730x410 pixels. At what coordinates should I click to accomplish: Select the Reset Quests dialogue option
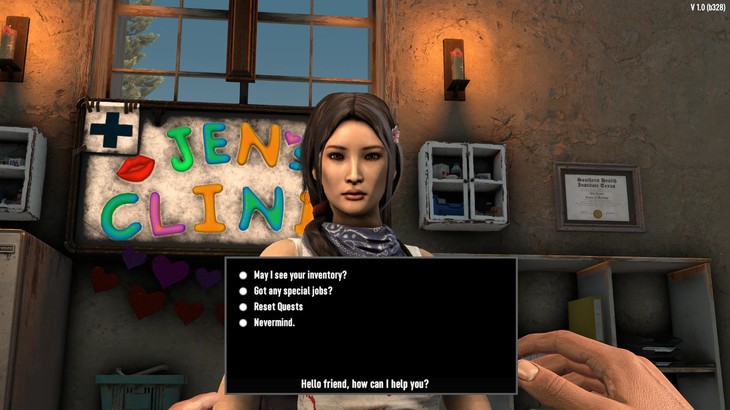click(x=278, y=307)
